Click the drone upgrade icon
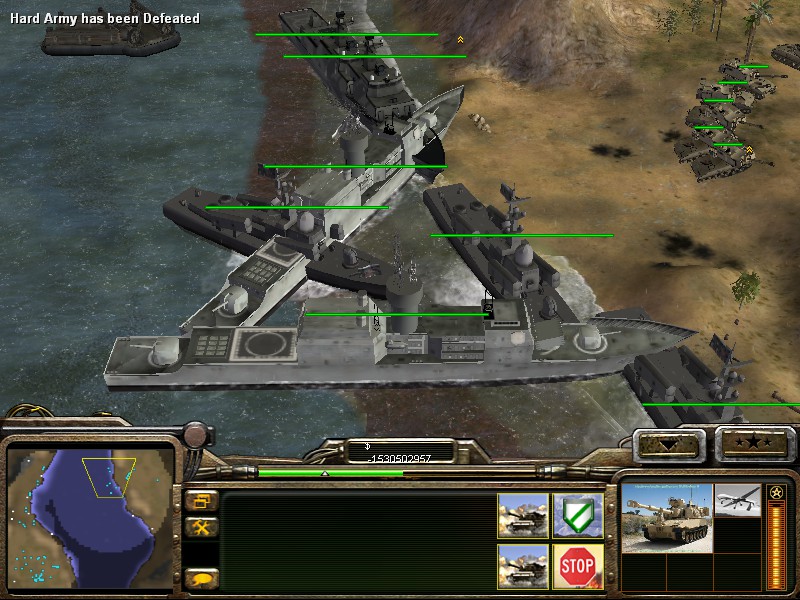The width and height of the screenshot is (800, 600). 738,501
